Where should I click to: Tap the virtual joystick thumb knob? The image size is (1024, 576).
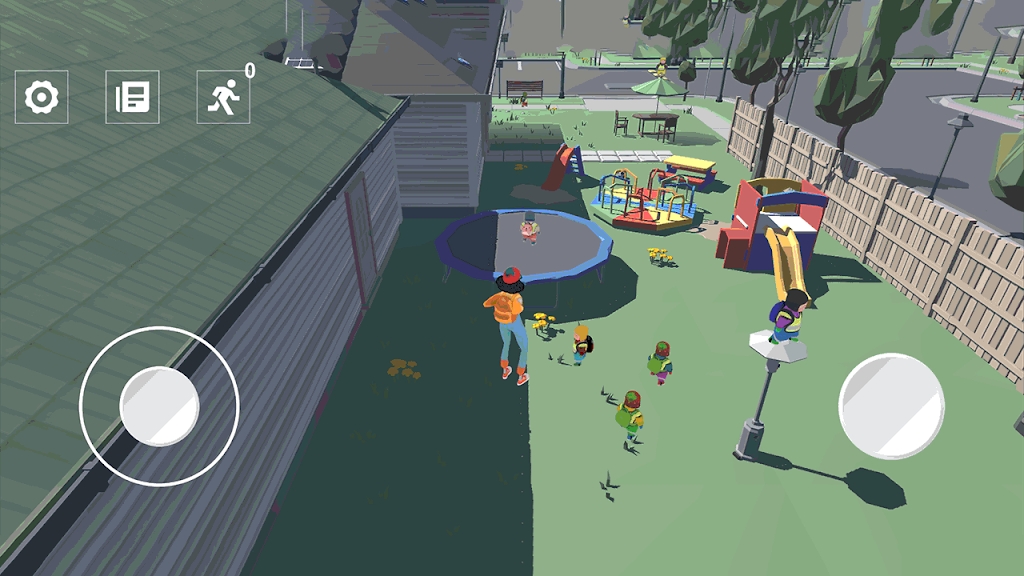[x=159, y=406]
